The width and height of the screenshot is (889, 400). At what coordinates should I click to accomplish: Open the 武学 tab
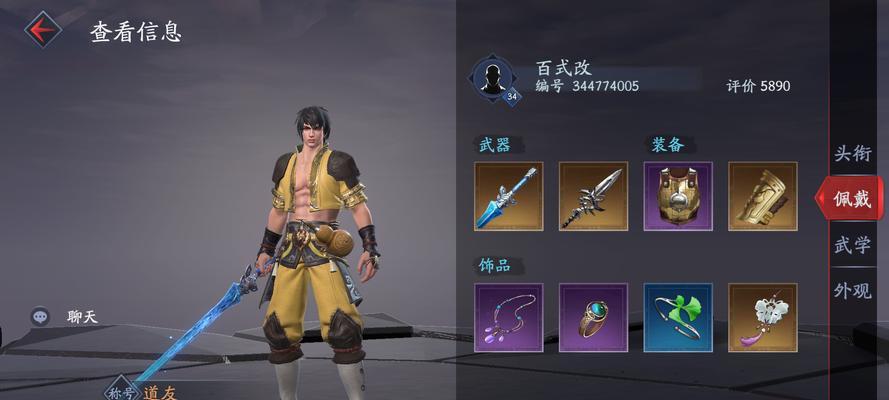pyautogui.click(x=853, y=245)
